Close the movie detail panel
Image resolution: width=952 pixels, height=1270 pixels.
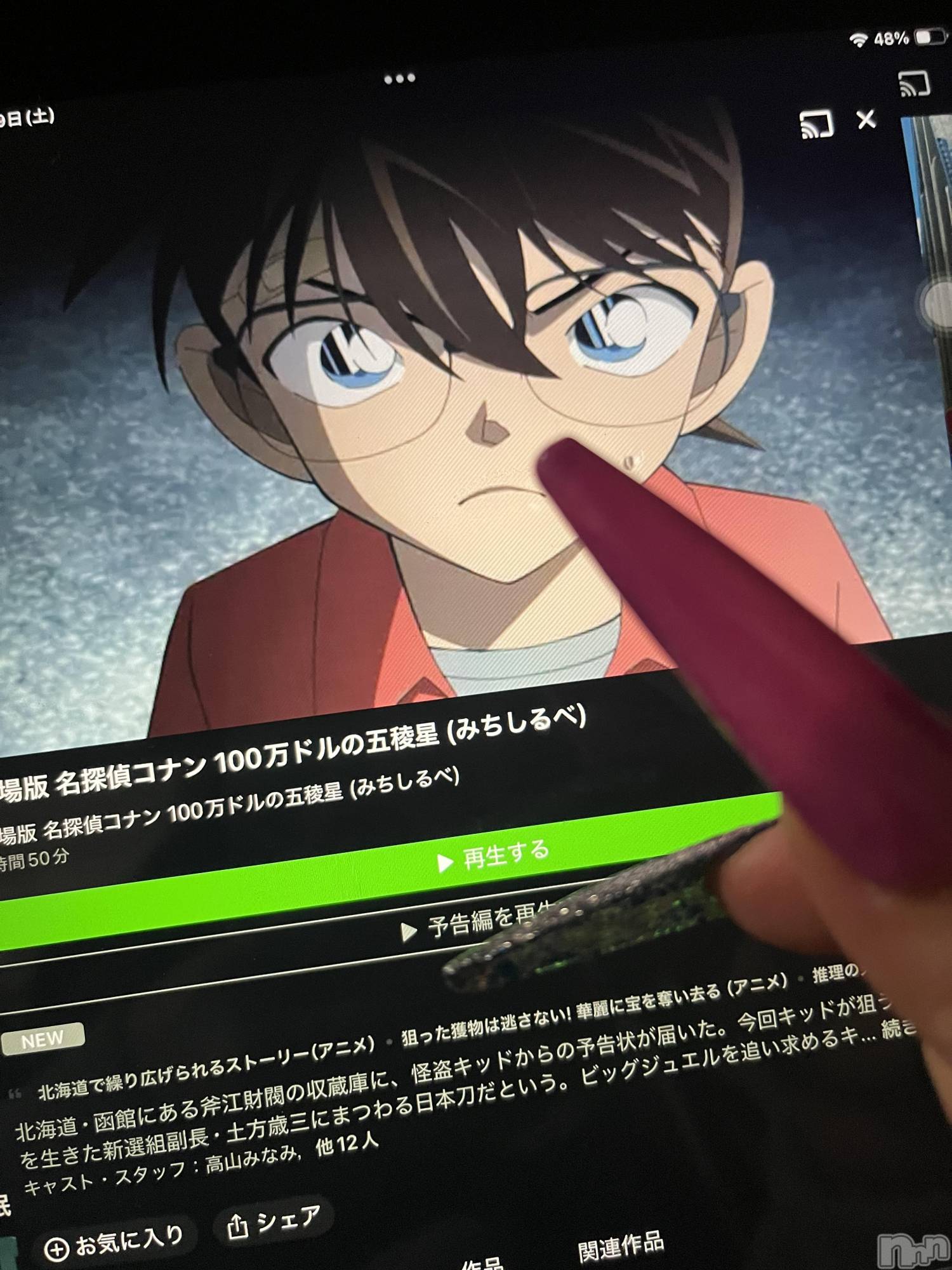[866, 119]
